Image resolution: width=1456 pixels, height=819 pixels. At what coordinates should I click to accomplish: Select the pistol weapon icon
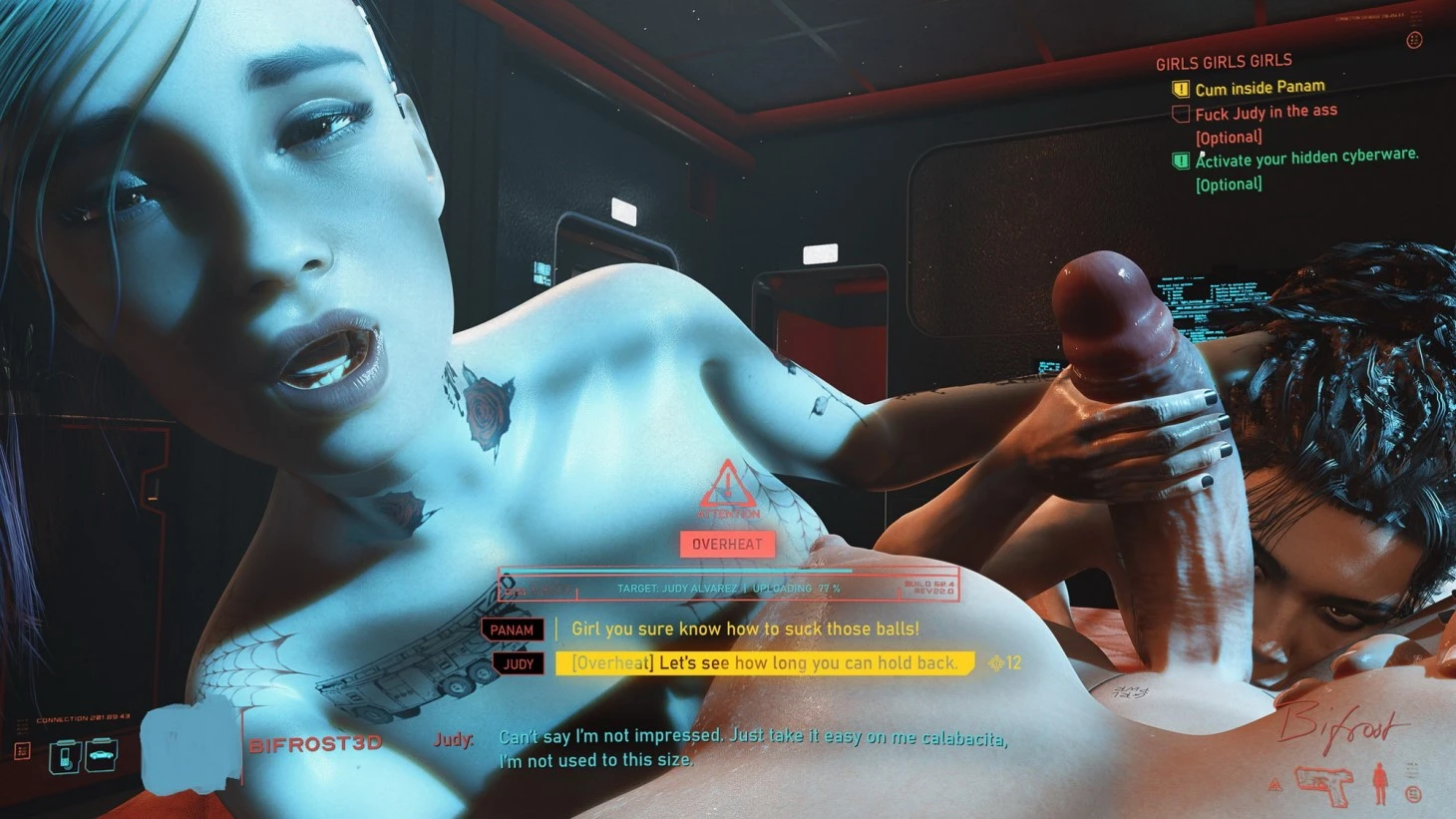[1324, 785]
